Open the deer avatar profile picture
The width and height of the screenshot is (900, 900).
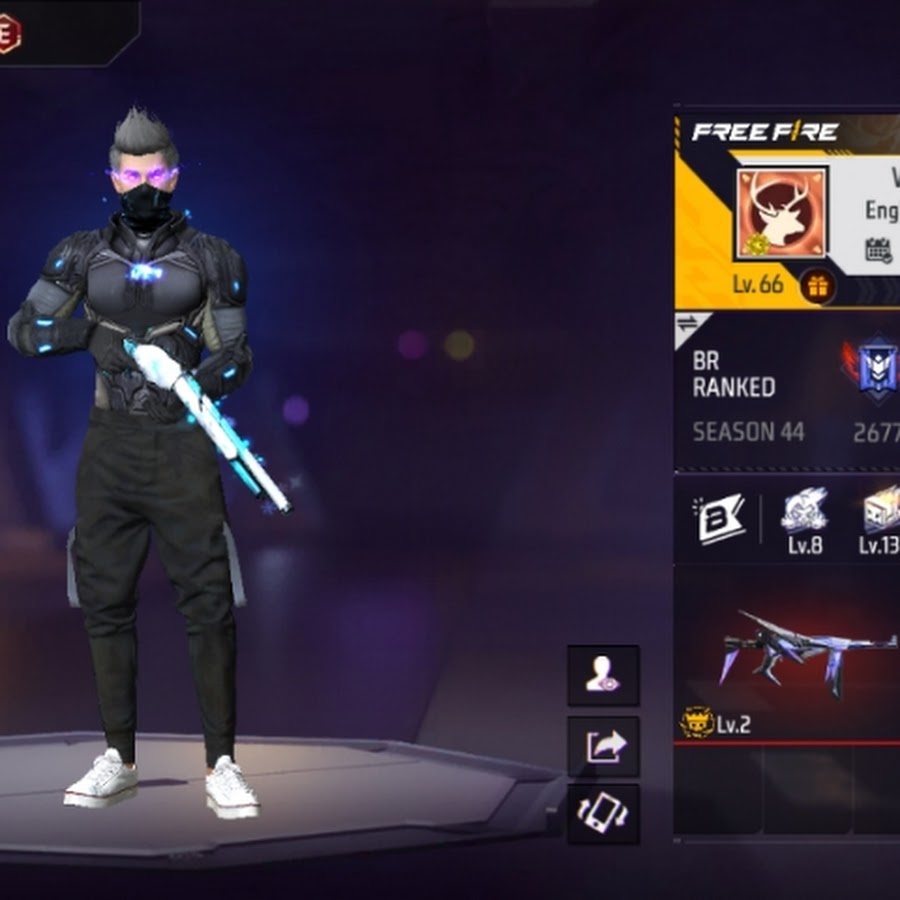click(x=782, y=212)
